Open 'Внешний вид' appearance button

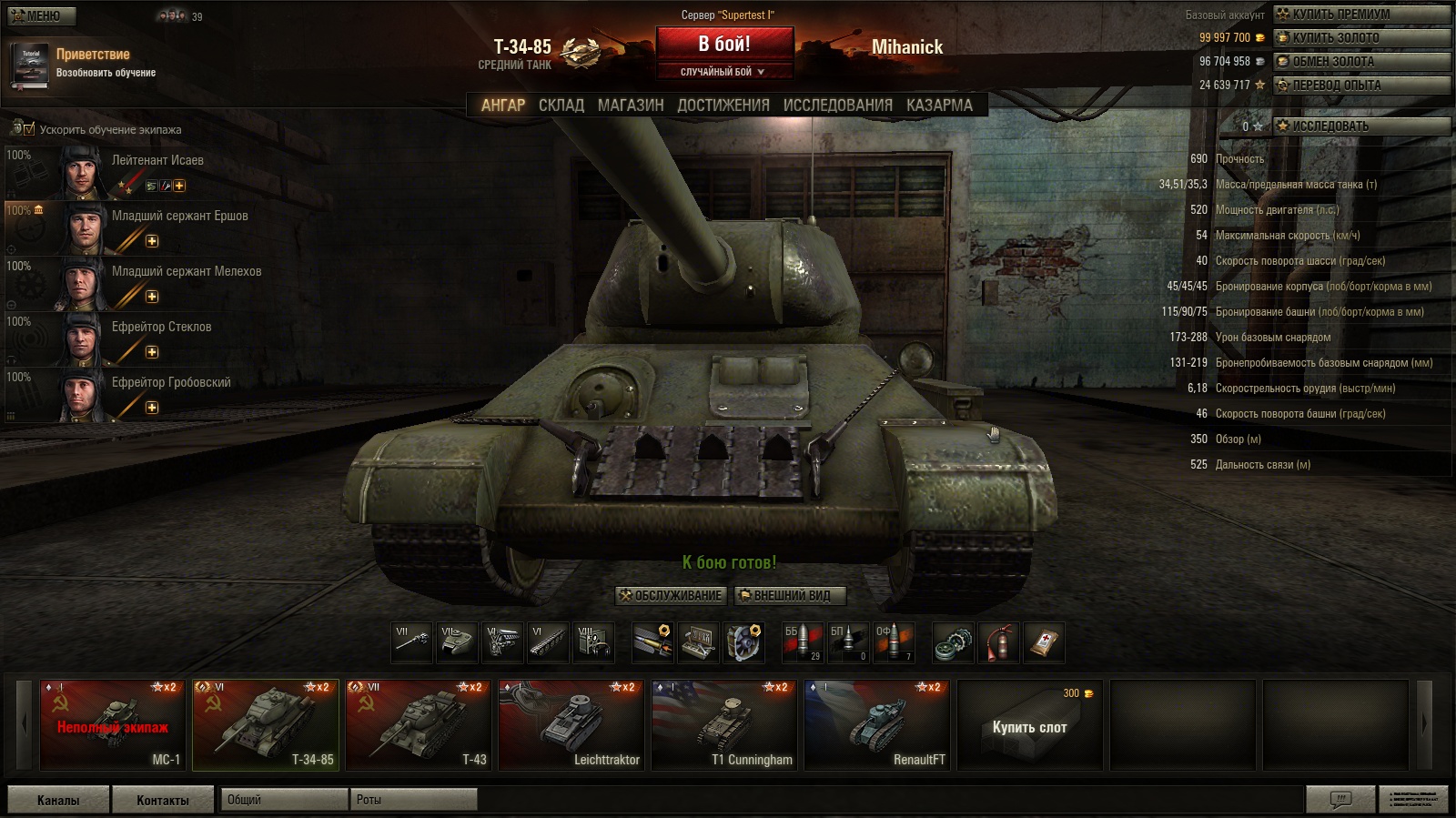pyautogui.click(x=791, y=596)
